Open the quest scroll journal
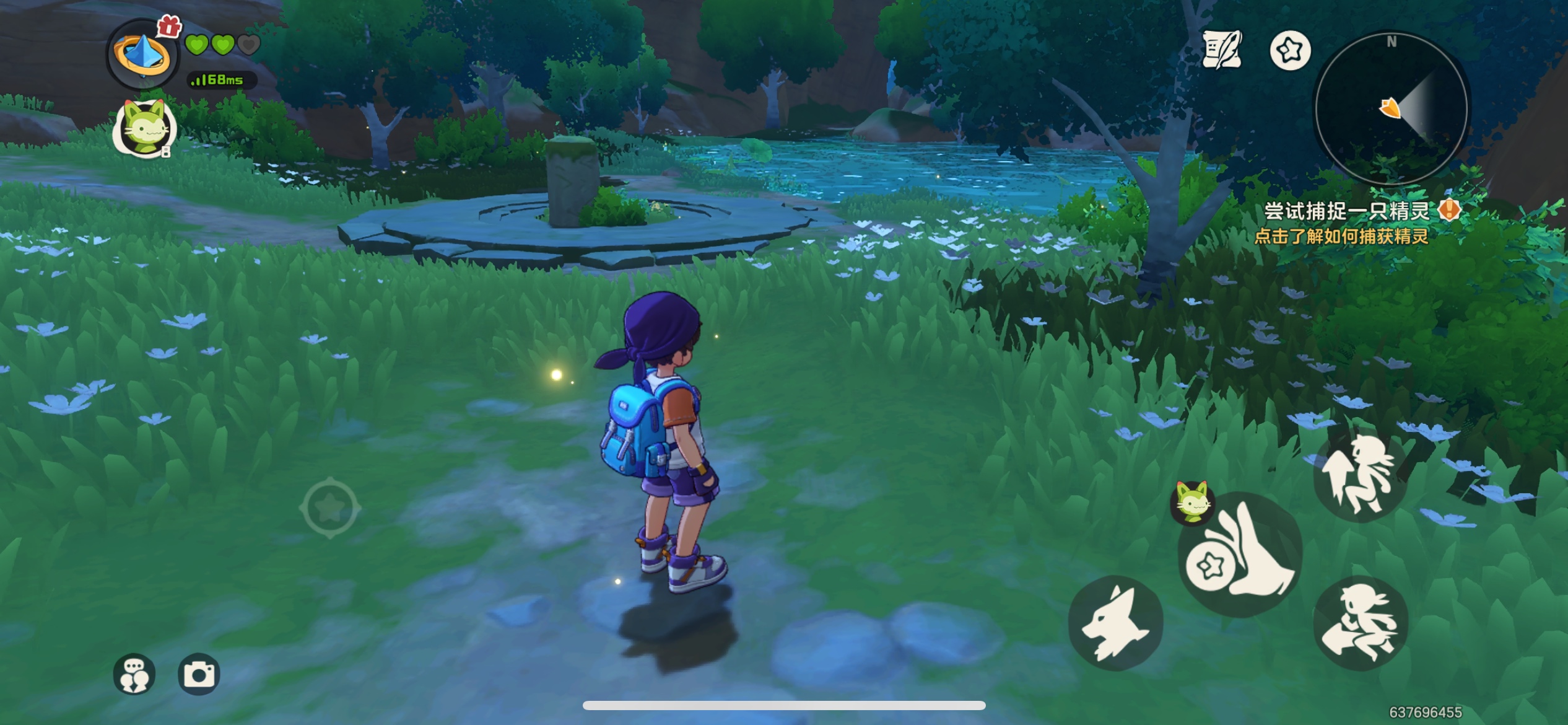Screen dimensions: 1568x725 click(1221, 50)
